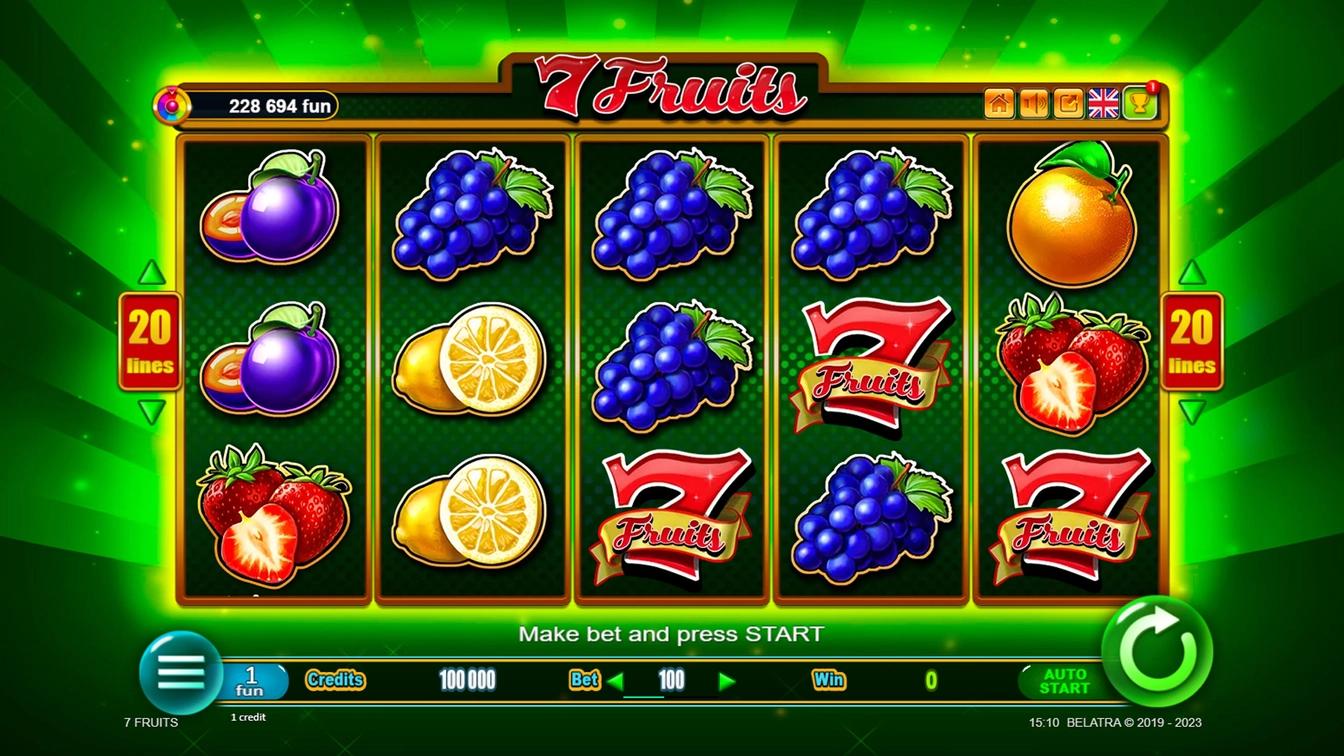Click the 20 lines indicator panel

(151, 340)
